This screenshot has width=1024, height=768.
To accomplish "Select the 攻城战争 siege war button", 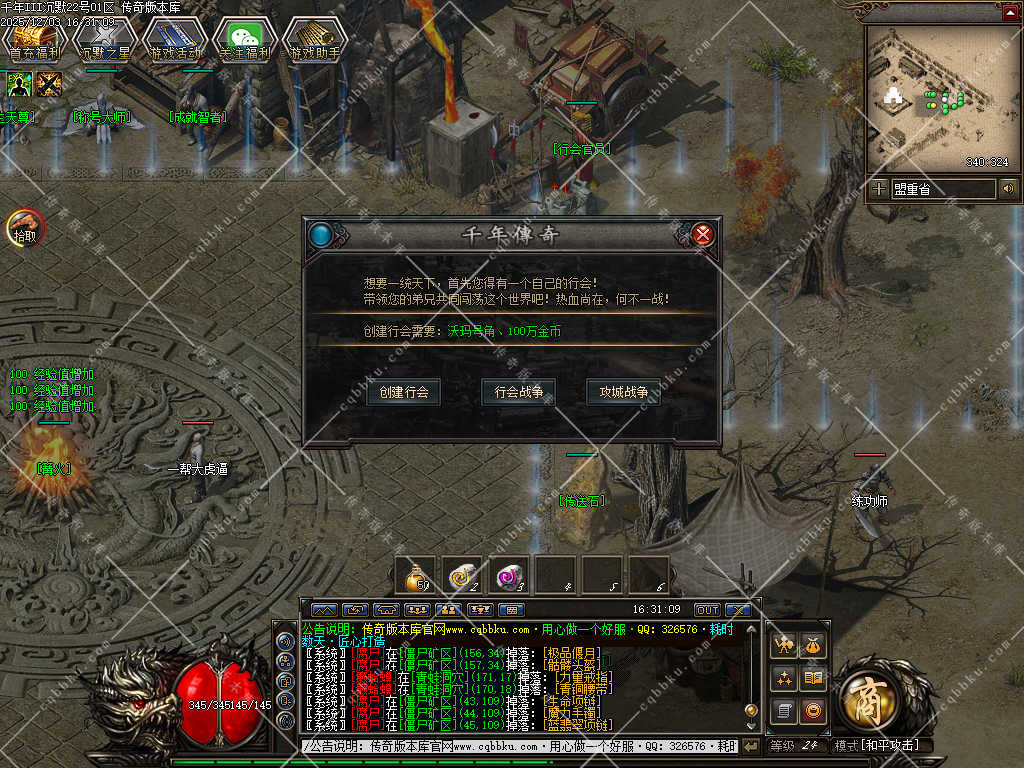I will click(x=624, y=392).
